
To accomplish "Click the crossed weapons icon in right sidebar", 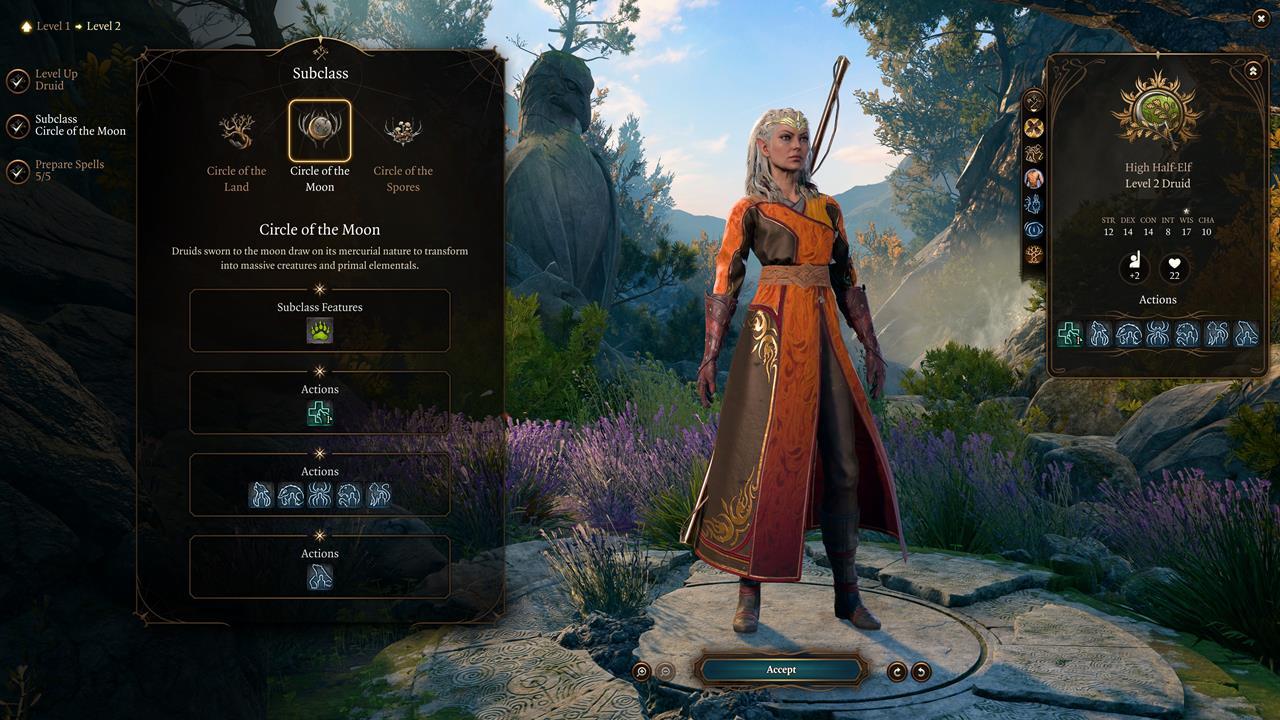I will pos(1035,100).
